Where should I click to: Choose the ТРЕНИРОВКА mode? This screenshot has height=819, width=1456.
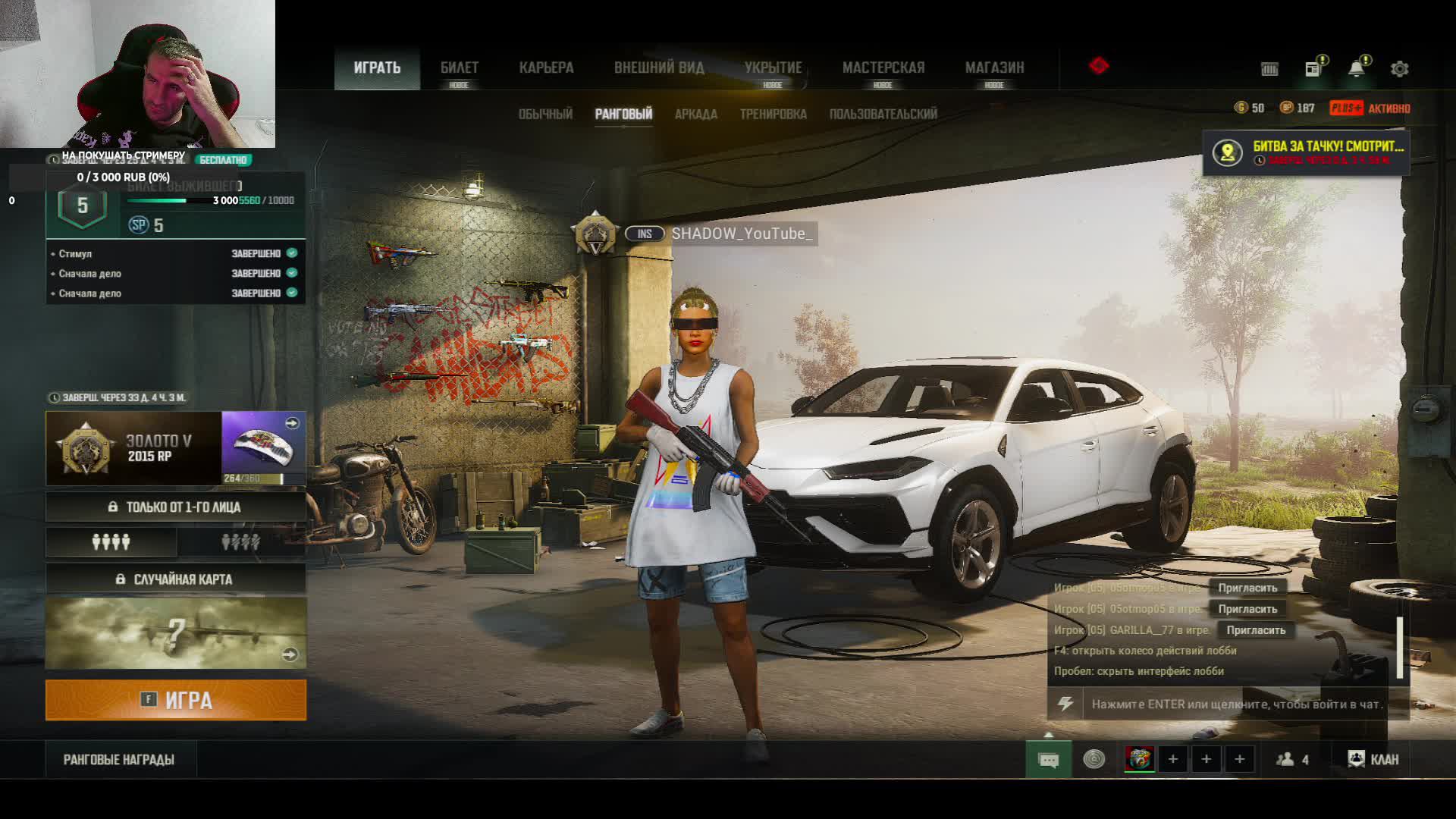(x=773, y=115)
